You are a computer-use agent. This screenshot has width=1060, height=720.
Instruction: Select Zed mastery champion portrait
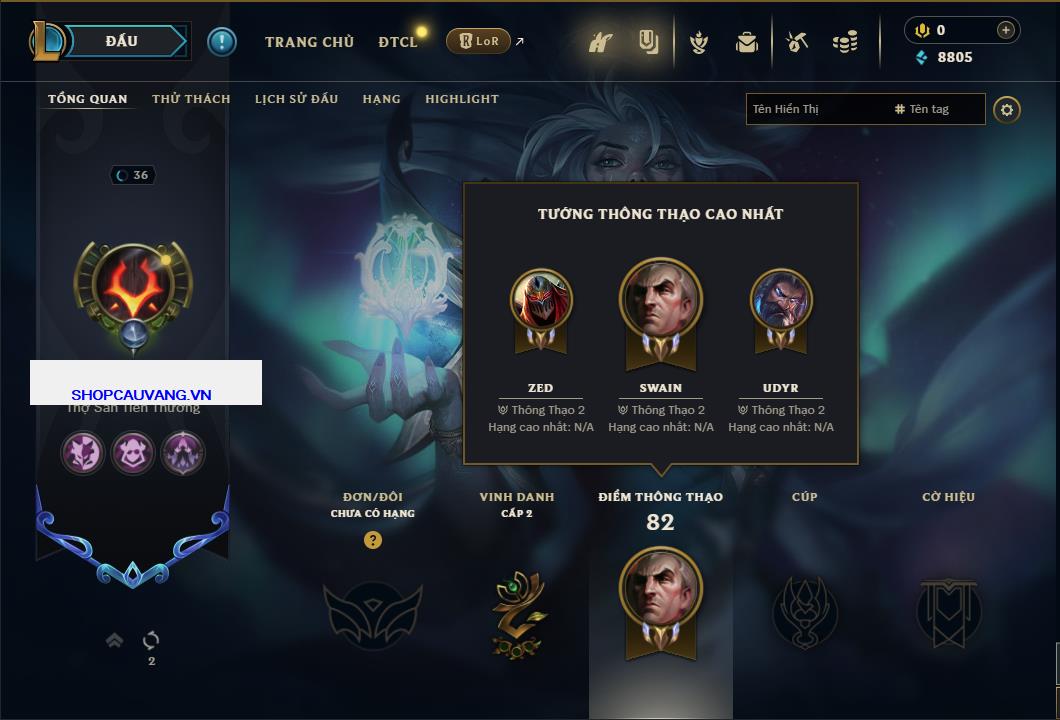click(541, 302)
